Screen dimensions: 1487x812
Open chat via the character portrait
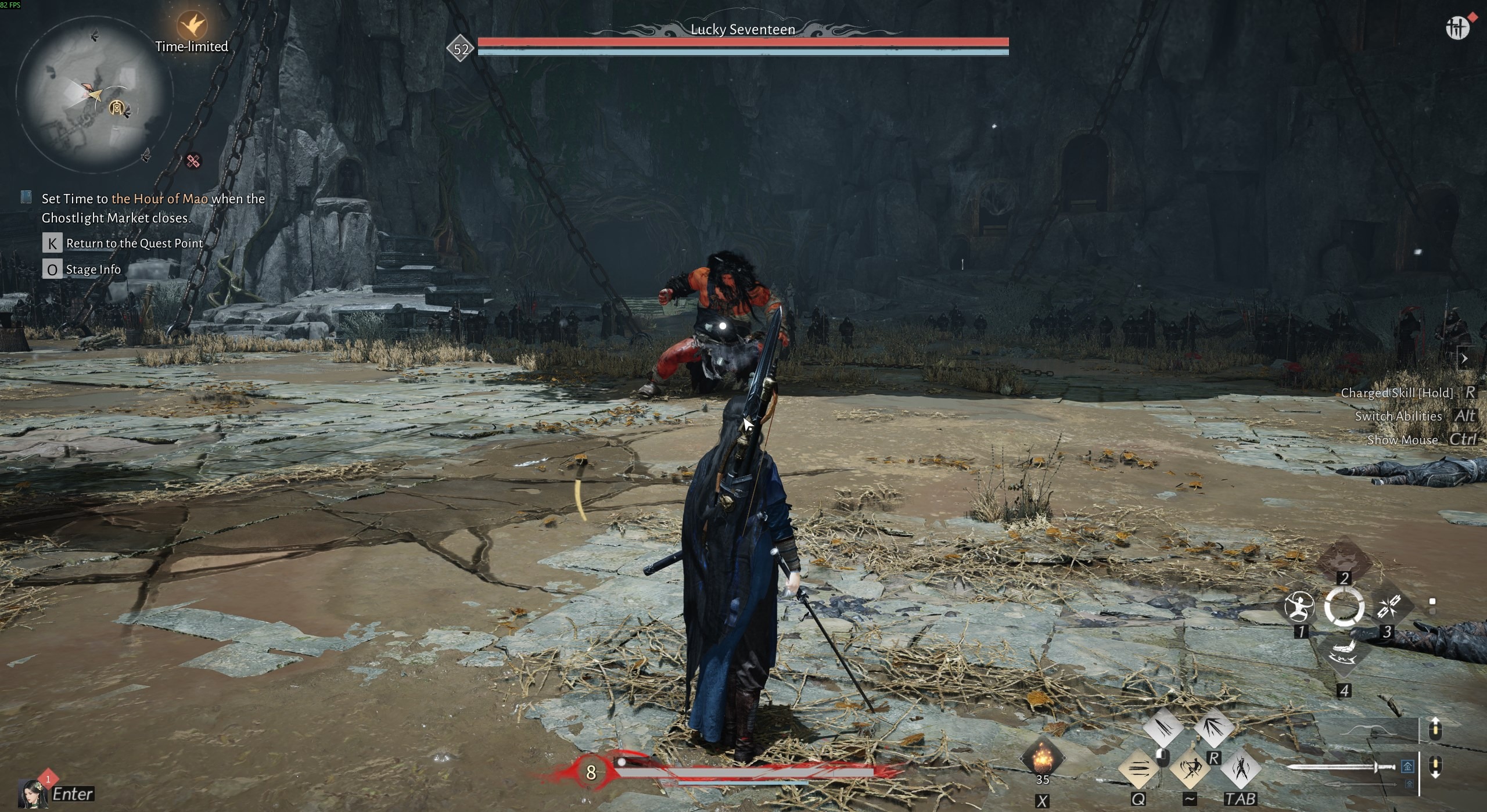(x=33, y=793)
